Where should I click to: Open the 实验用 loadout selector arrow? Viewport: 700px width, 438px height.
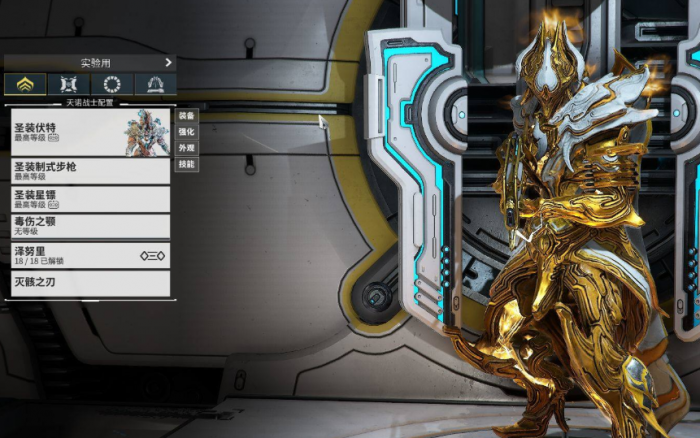click(168, 63)
